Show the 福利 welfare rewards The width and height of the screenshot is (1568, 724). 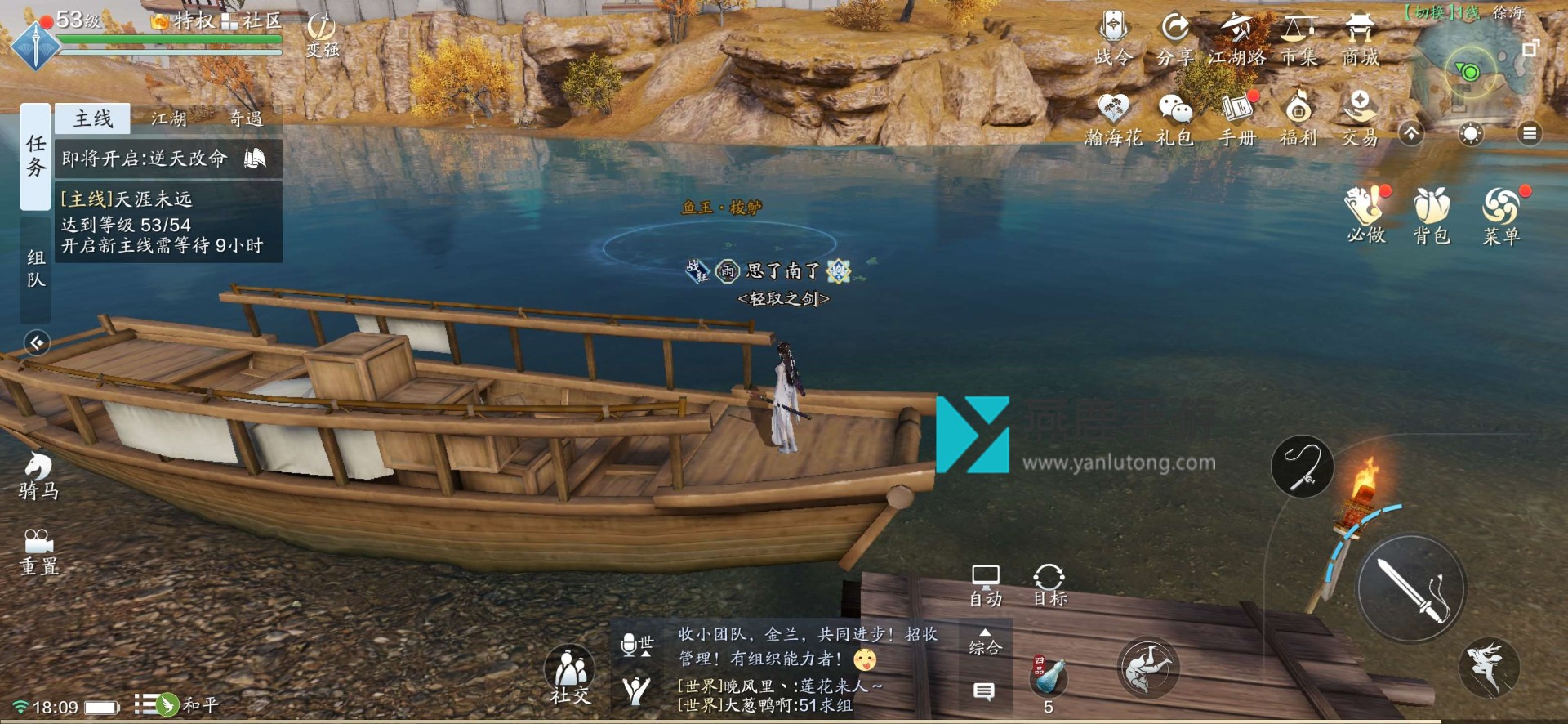click(x=1298, y=119)
